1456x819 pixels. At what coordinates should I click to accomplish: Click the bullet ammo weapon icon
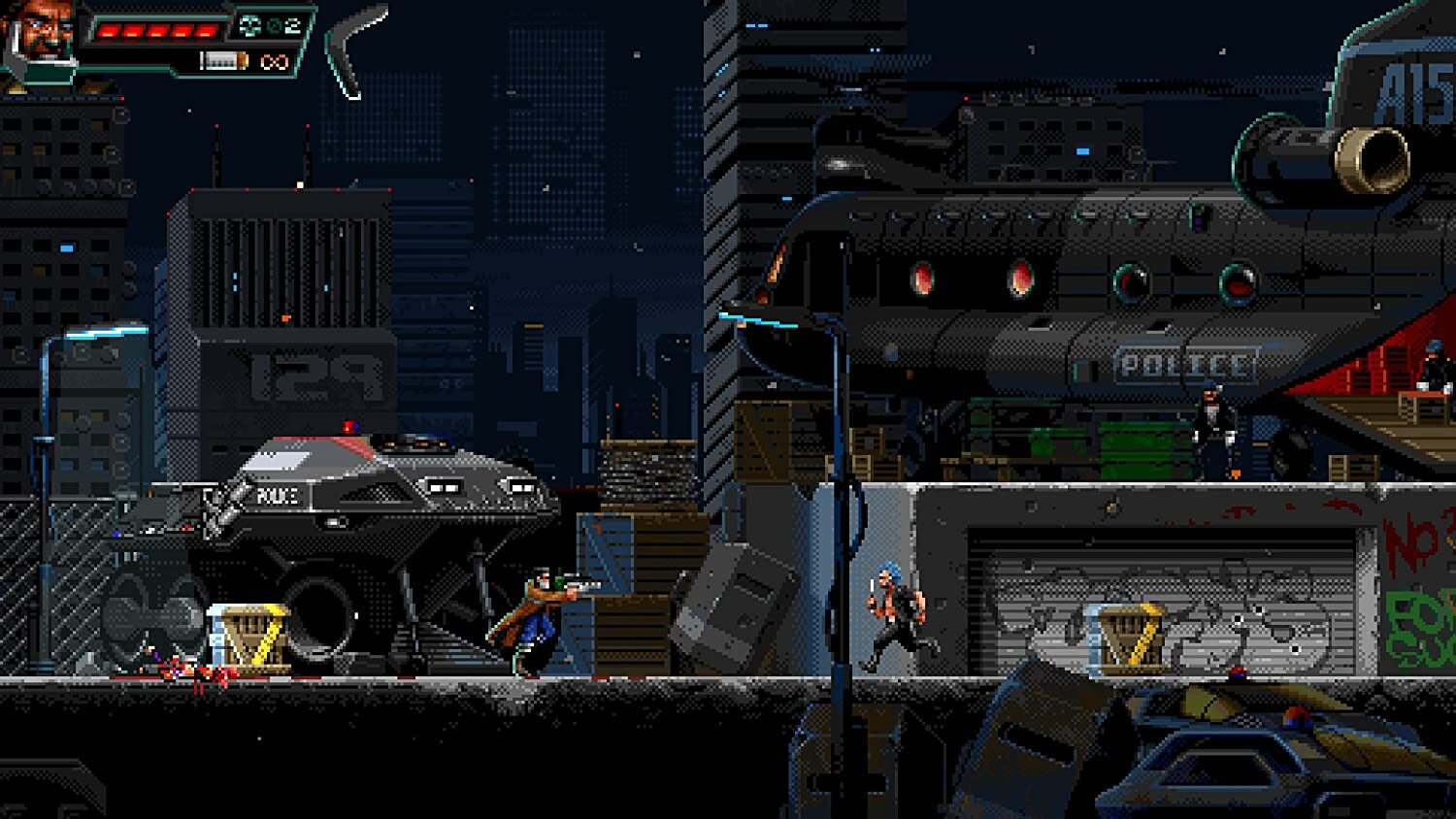click(x=223, y=61)
